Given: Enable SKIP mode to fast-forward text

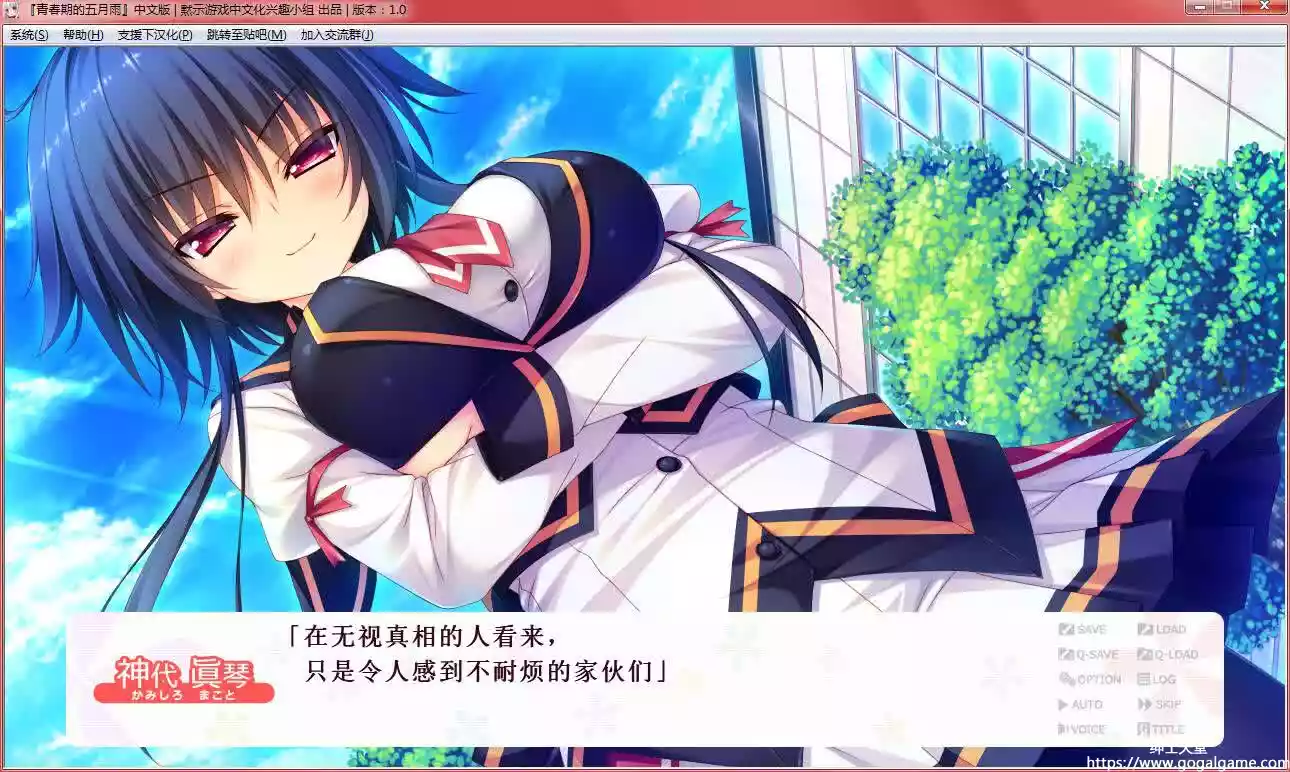Looking at the screenshot, I should pos(1162,704).
